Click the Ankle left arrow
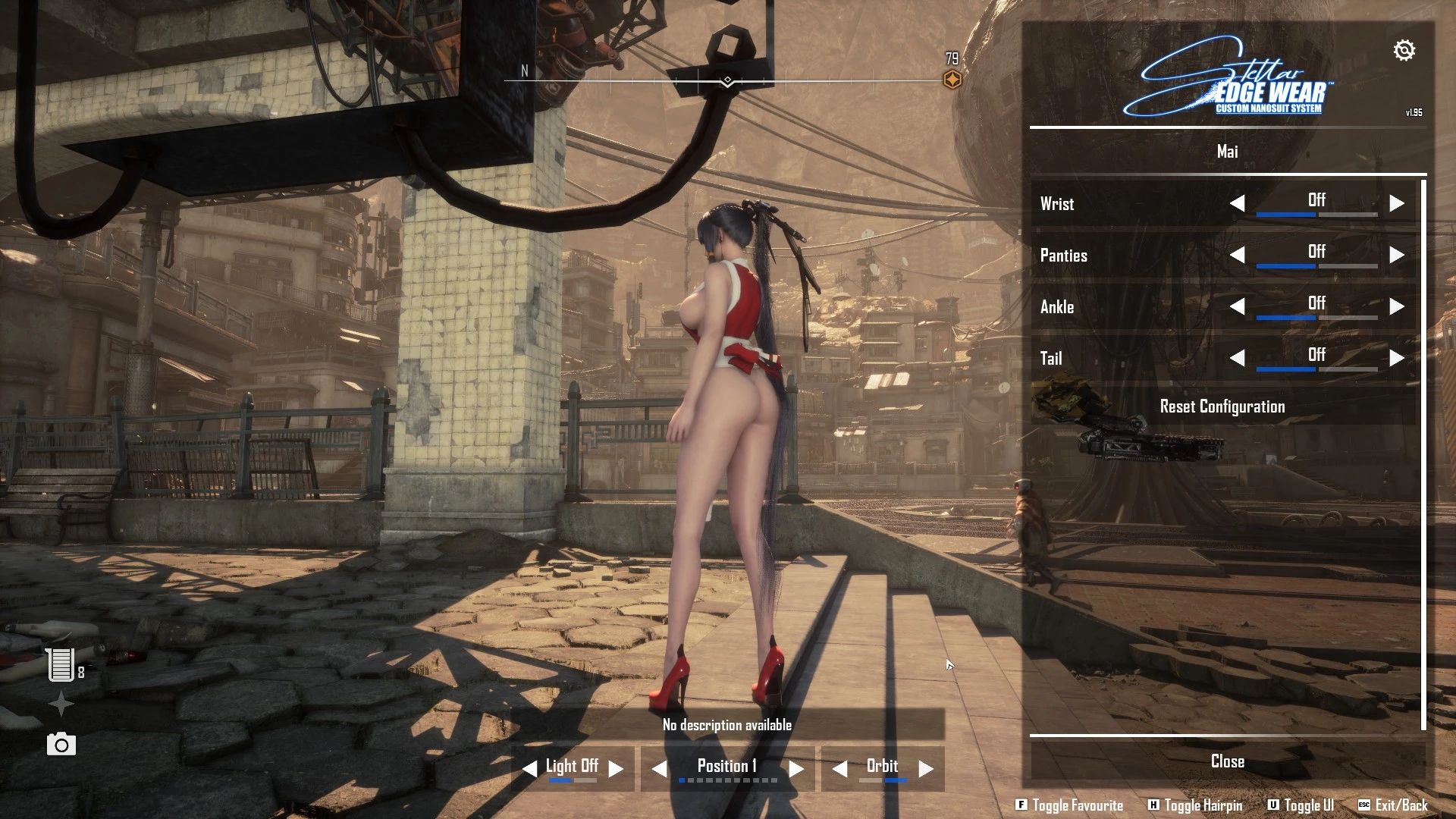1456x819 pixels. click(1238, 306)
